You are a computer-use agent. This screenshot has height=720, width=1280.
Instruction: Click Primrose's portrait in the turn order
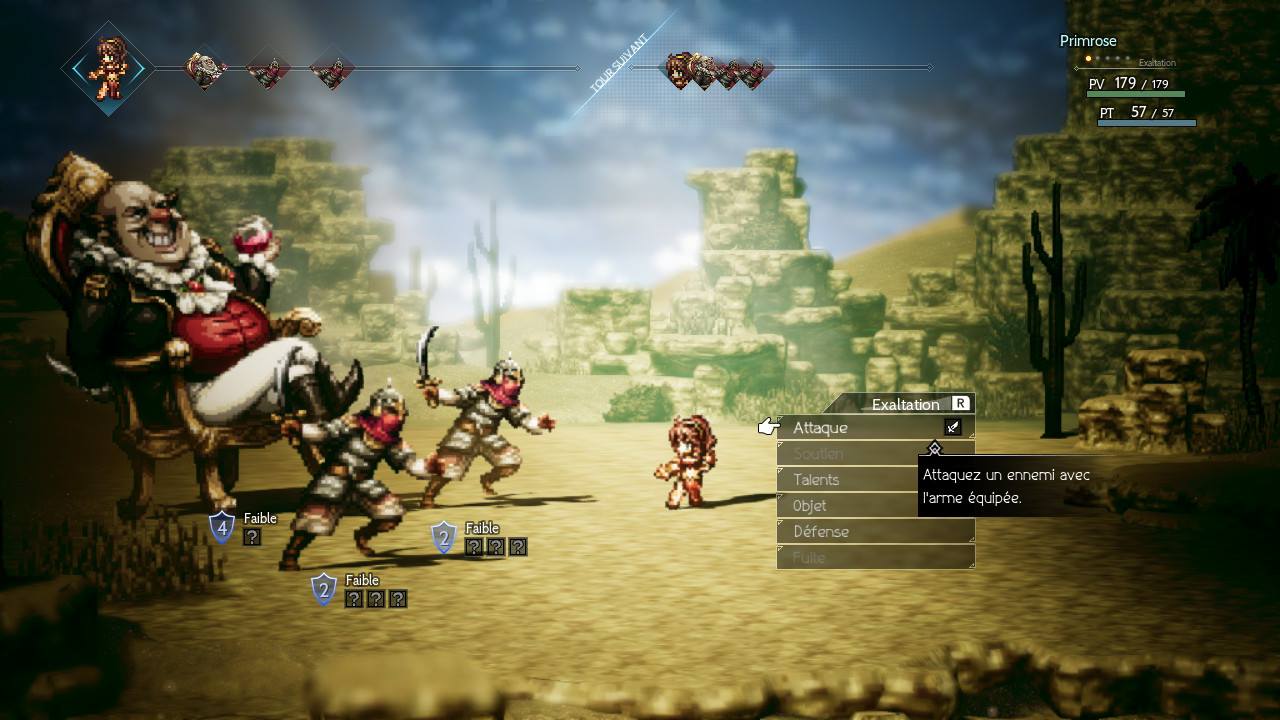pyautogui.click(x=107, y=69)
